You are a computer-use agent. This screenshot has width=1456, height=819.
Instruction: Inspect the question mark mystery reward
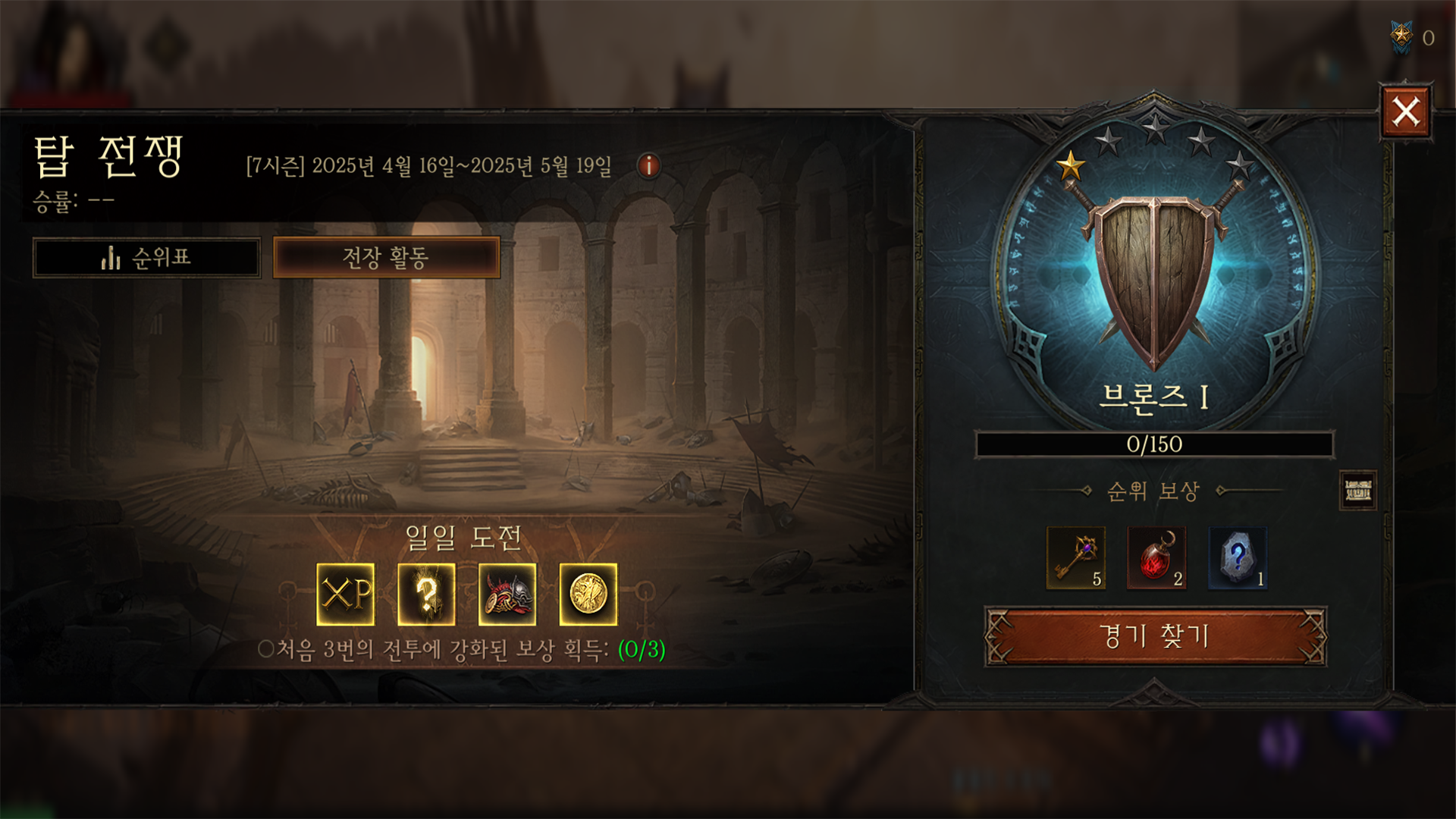tap(426, 595)
